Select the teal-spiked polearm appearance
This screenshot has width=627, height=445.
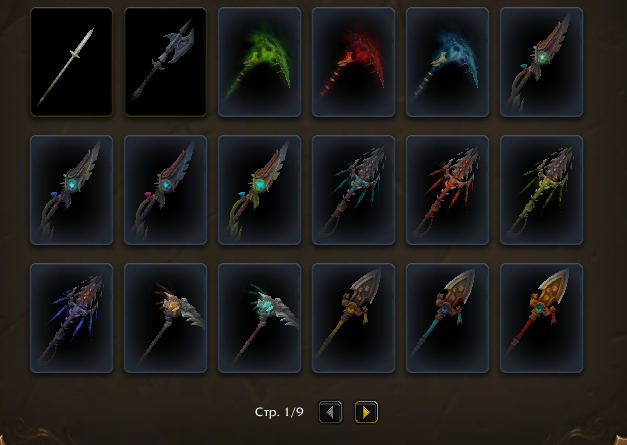pyautogui.click(x=353, y=190)
